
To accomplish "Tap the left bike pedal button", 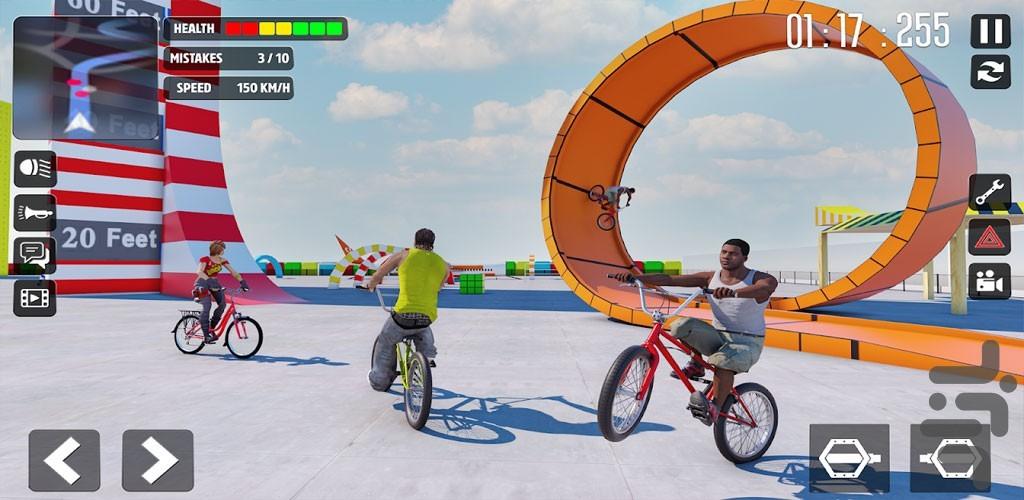I will (x=849, y=458).
